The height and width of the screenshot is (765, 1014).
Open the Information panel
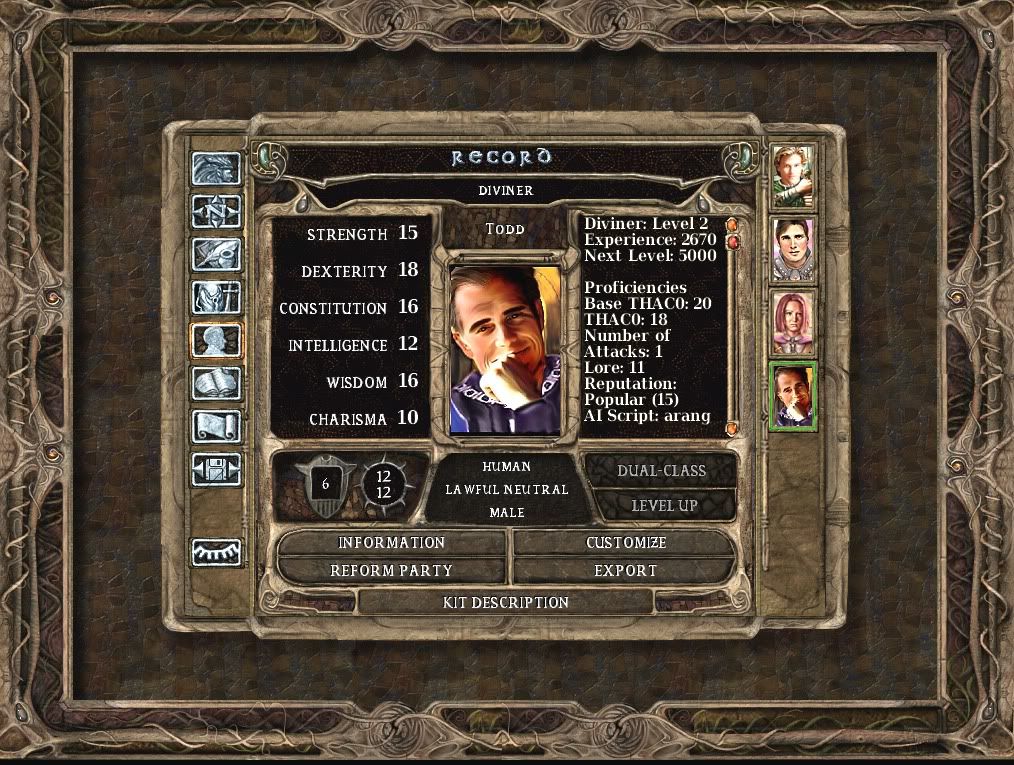(x=391, y=543)
